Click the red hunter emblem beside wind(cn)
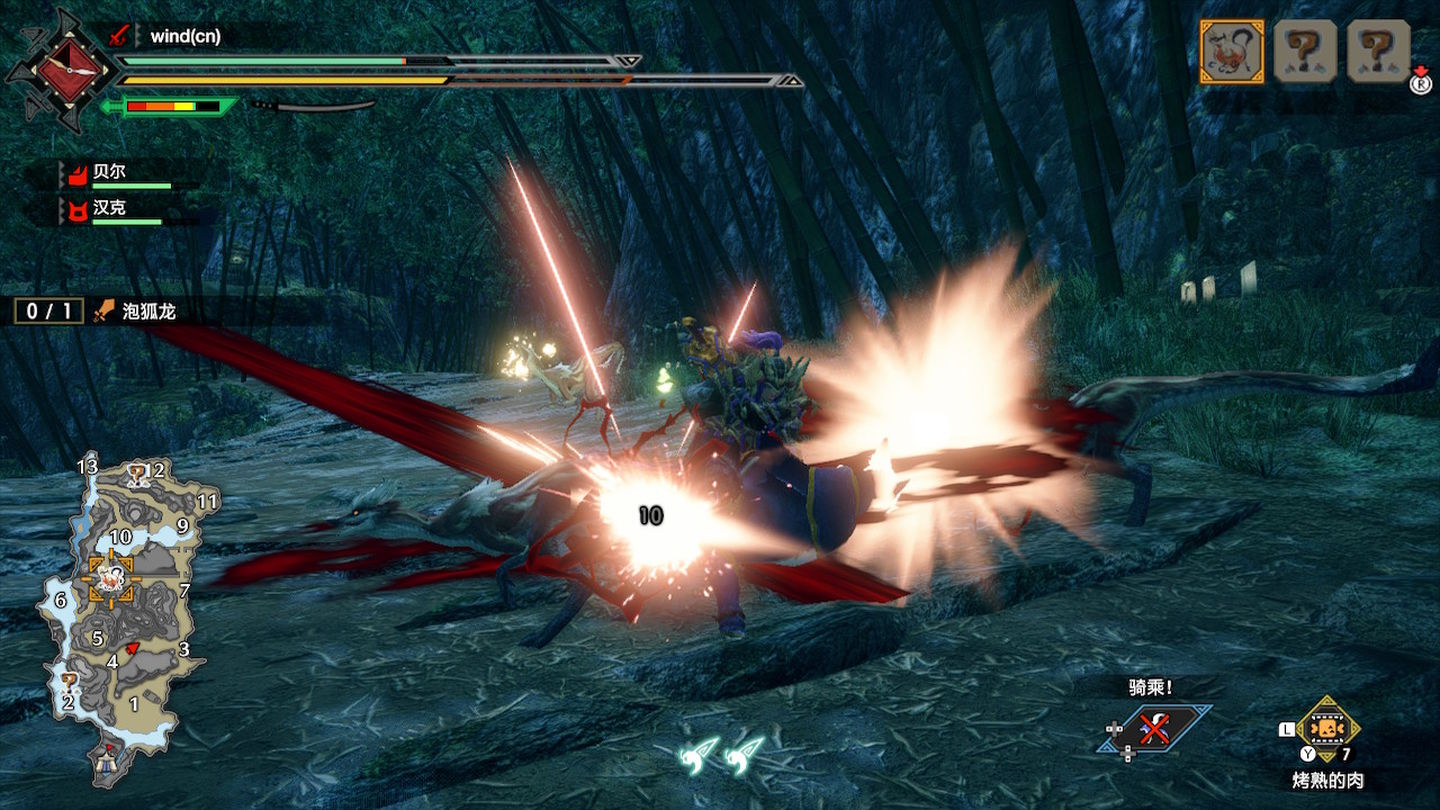Screen dimensions: 1440x810 pos(66,70)
